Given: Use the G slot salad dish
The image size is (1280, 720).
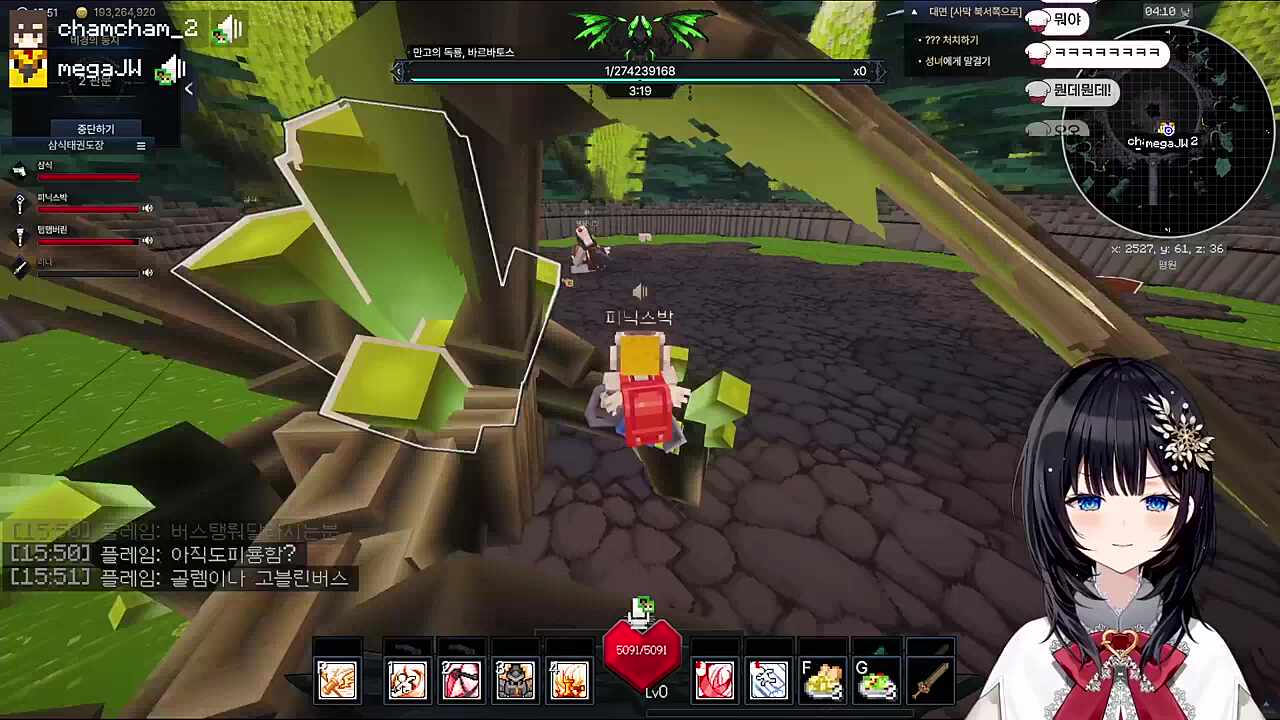Looking at the screenshot, I should tap(877, 680).
